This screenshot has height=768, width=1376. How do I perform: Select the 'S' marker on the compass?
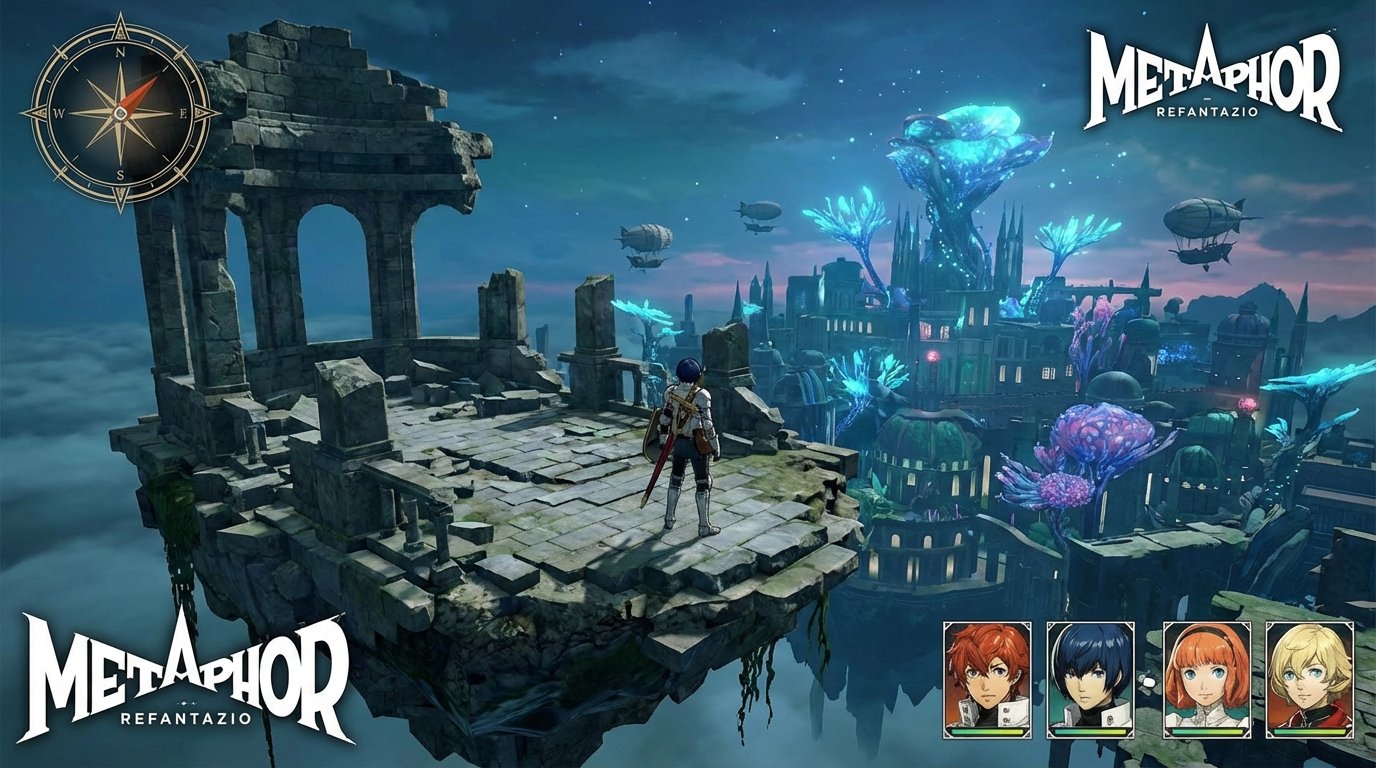(121, 174)
